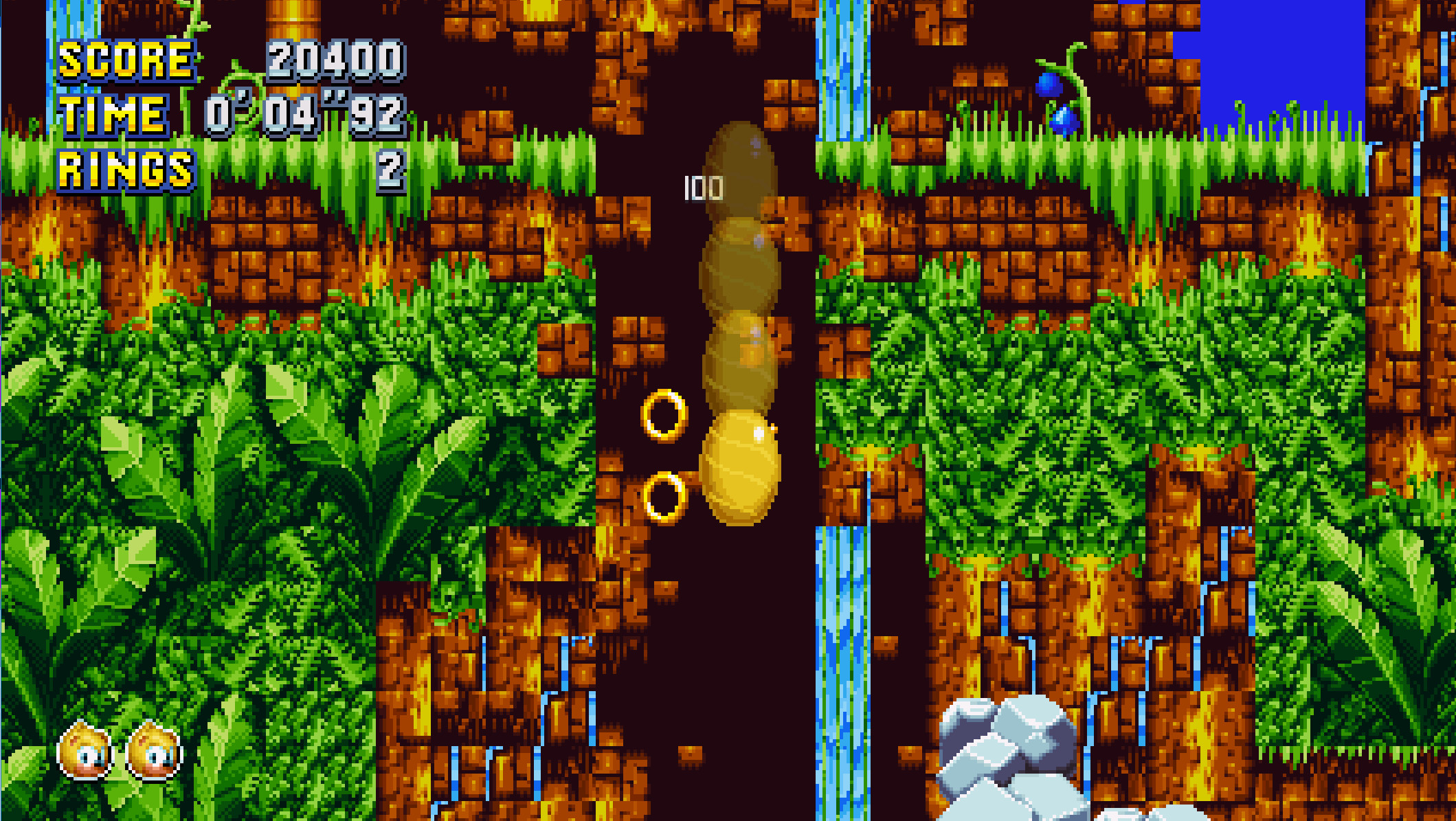Click the blue berry fruit on the vine

[1049, 86]
